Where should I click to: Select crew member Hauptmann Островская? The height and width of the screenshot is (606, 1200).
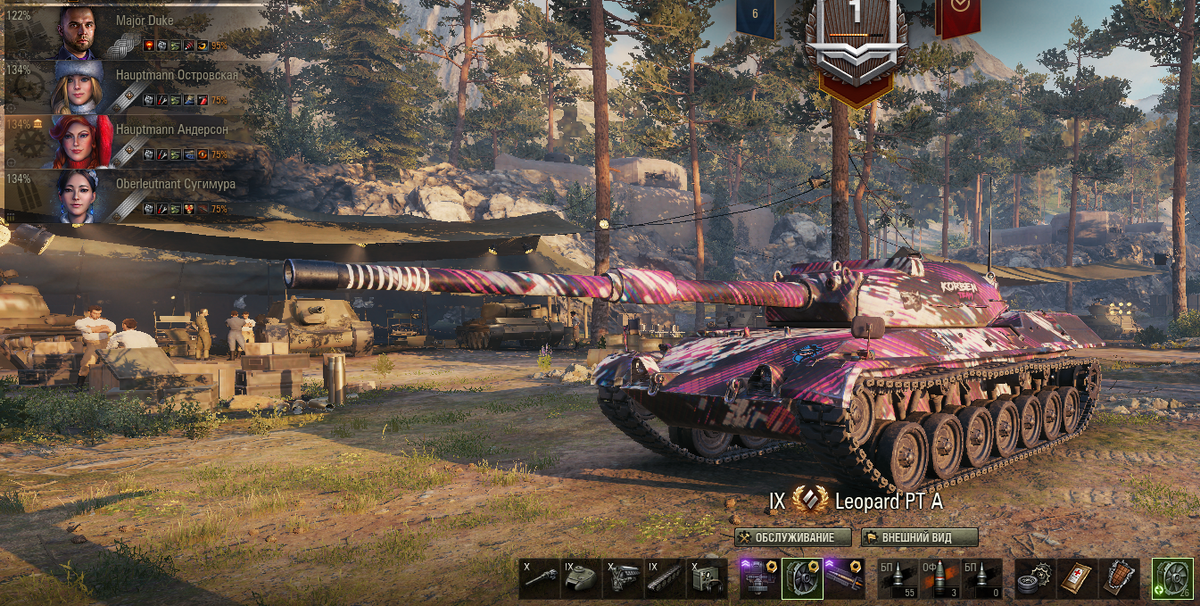(x=135, y=86)
